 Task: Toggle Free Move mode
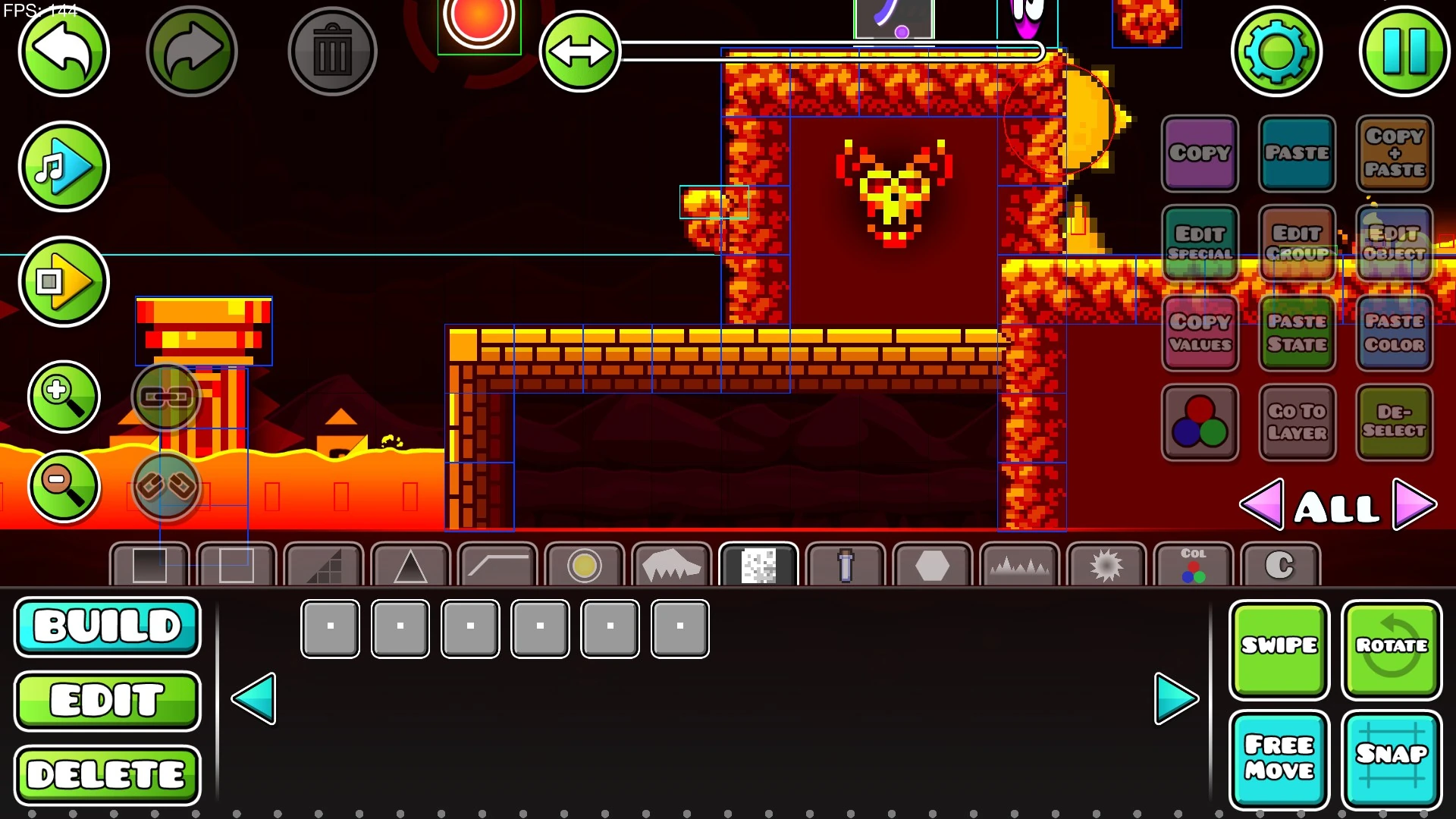point(1279,758)
